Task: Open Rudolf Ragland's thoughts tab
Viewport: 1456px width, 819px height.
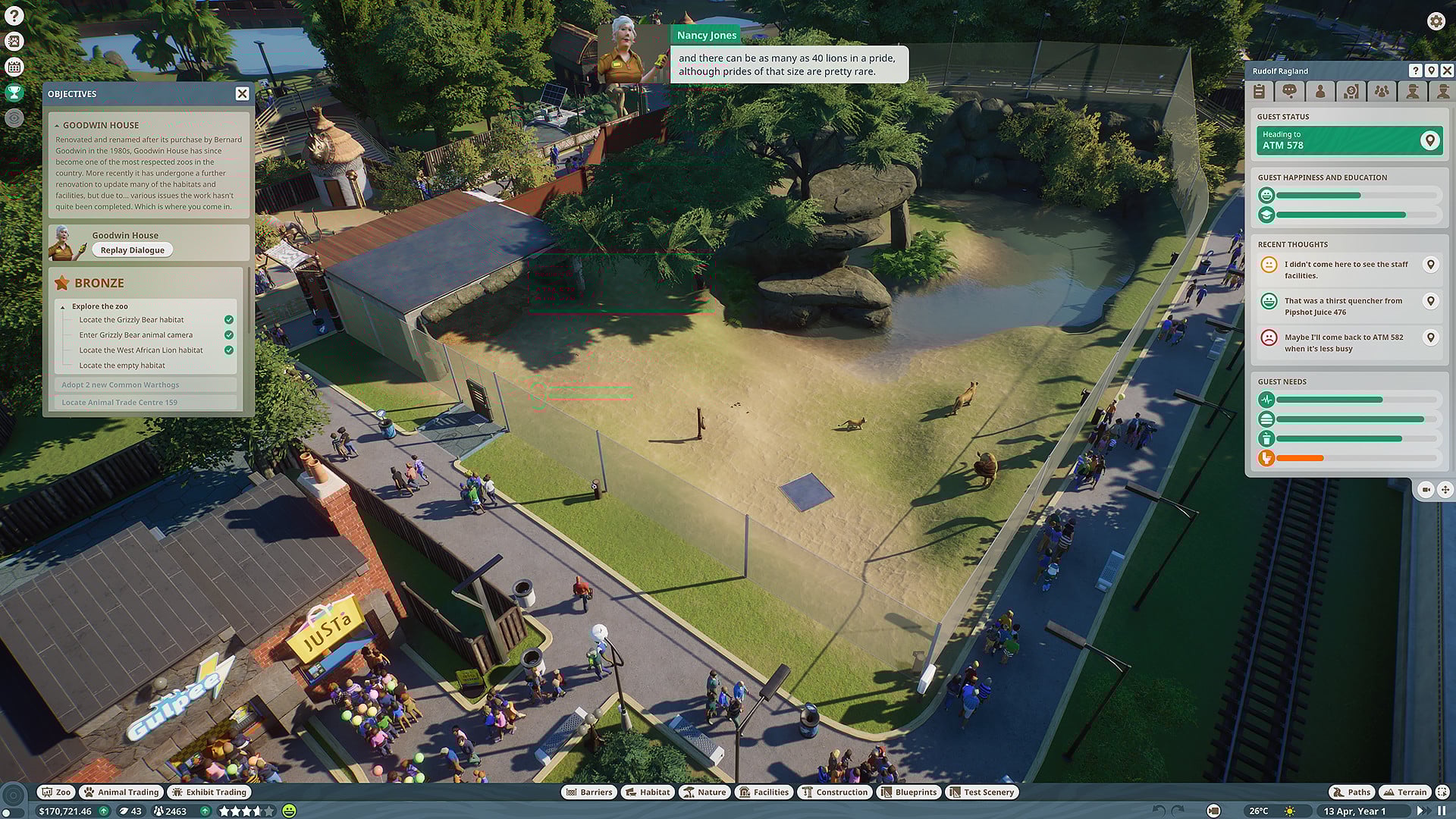Action: 1289,91
